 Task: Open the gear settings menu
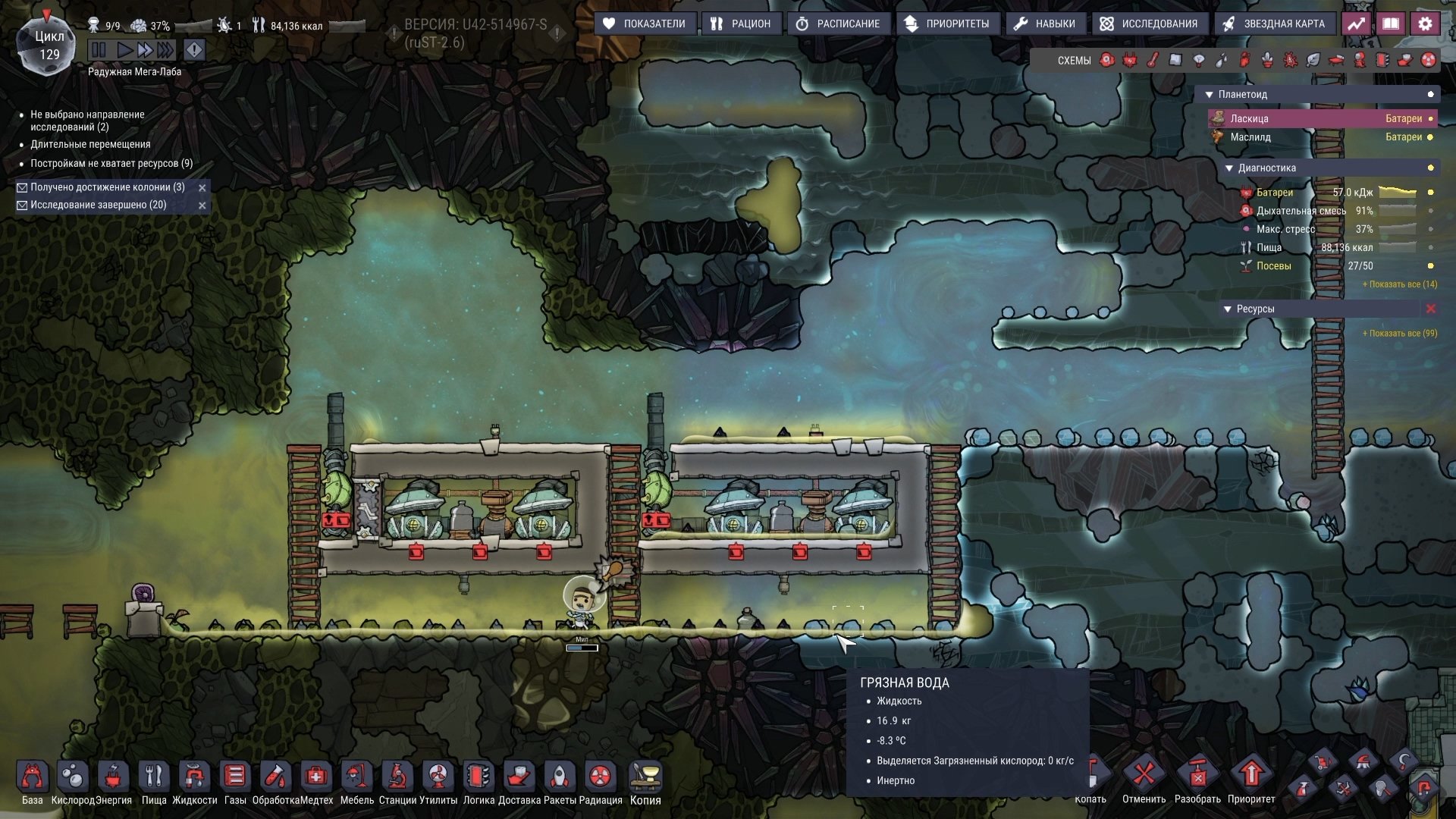click(x=1425, y=24)
